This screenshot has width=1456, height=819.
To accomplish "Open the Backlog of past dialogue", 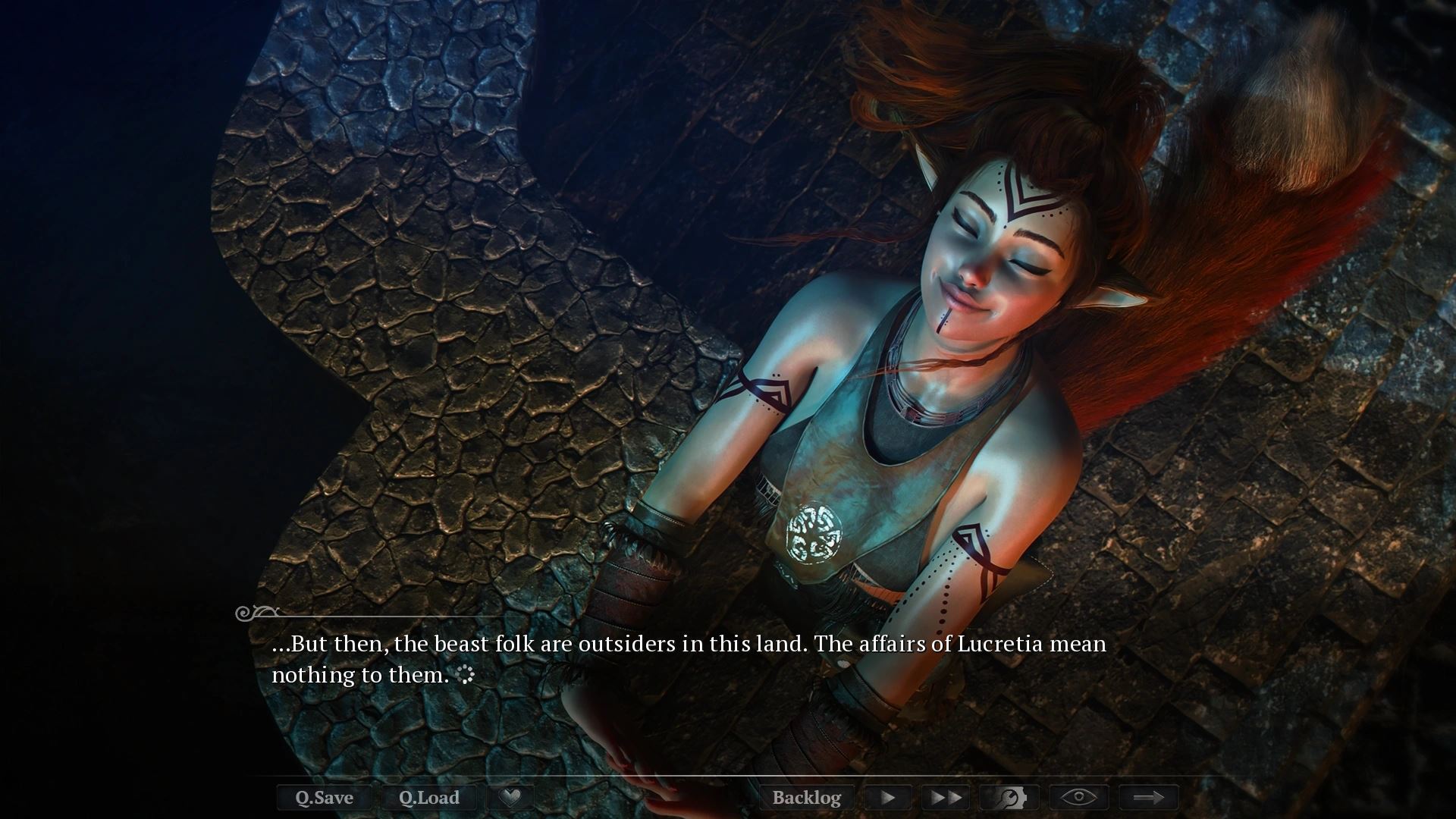I will 806,797.
